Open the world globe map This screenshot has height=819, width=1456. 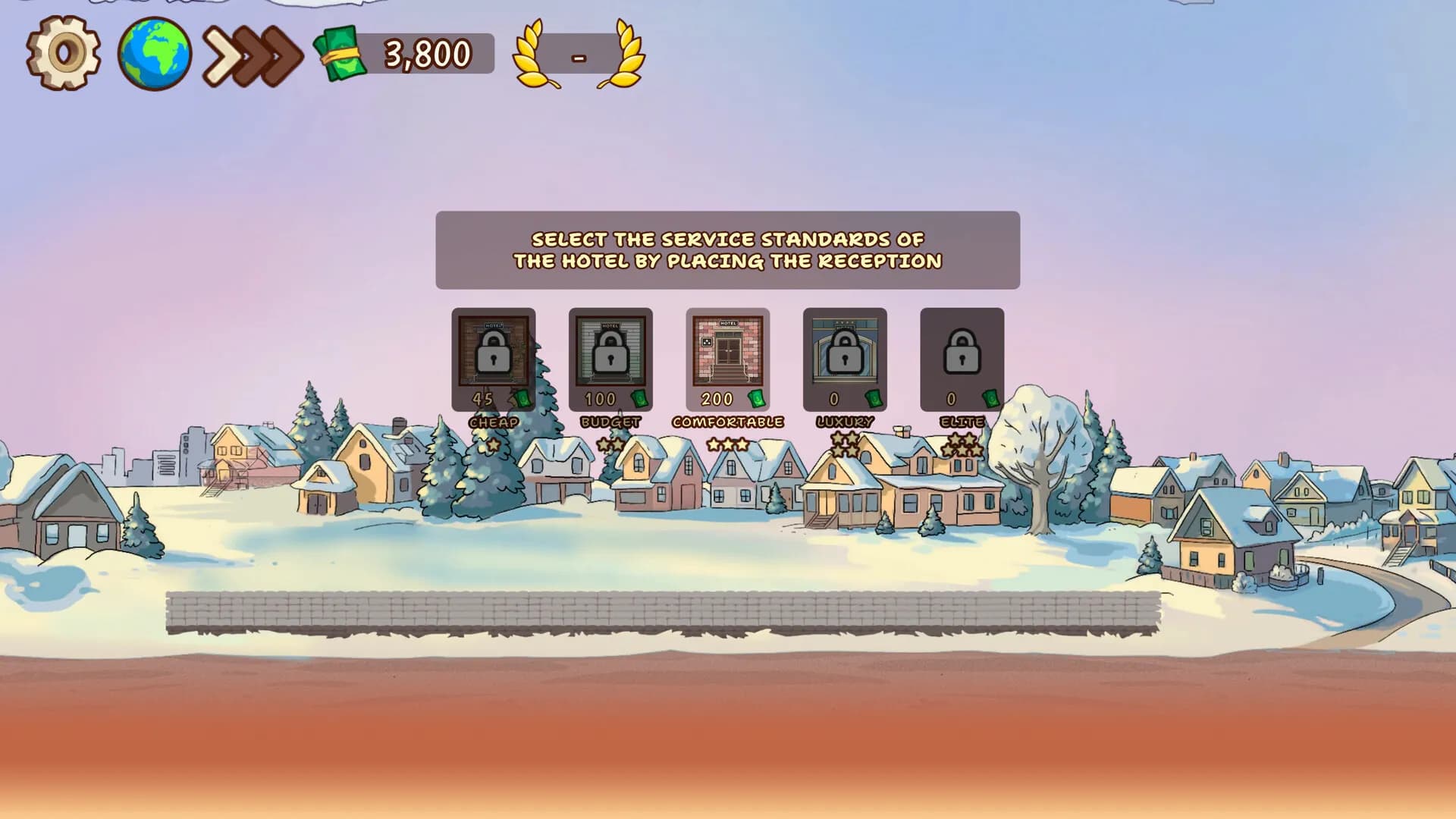pyautogui.click(x=154, y=54)
